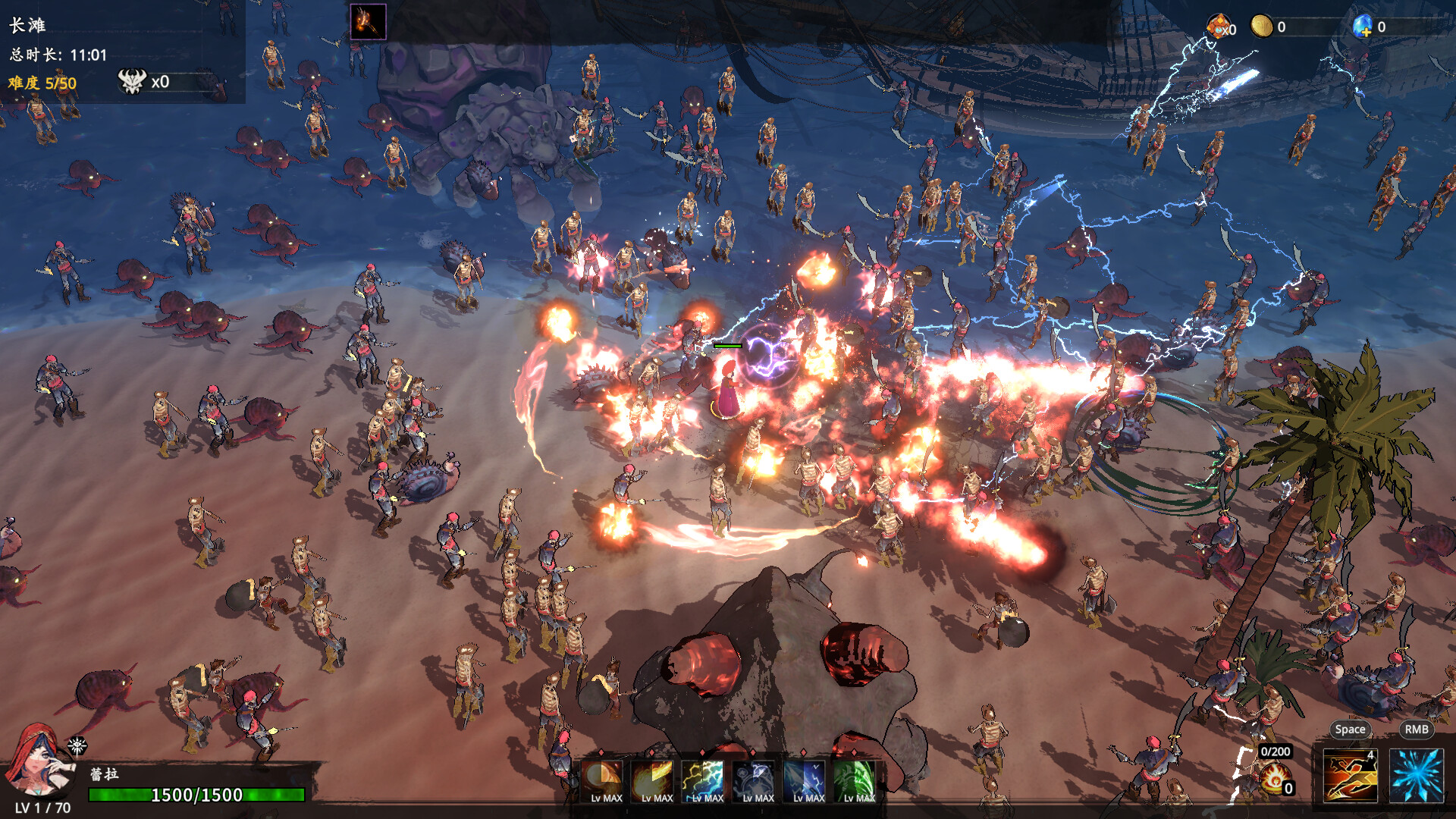Use the dash sprint ability icon
The height and width of the screenshot is (819, 1456).
[x=1350, y=775]
